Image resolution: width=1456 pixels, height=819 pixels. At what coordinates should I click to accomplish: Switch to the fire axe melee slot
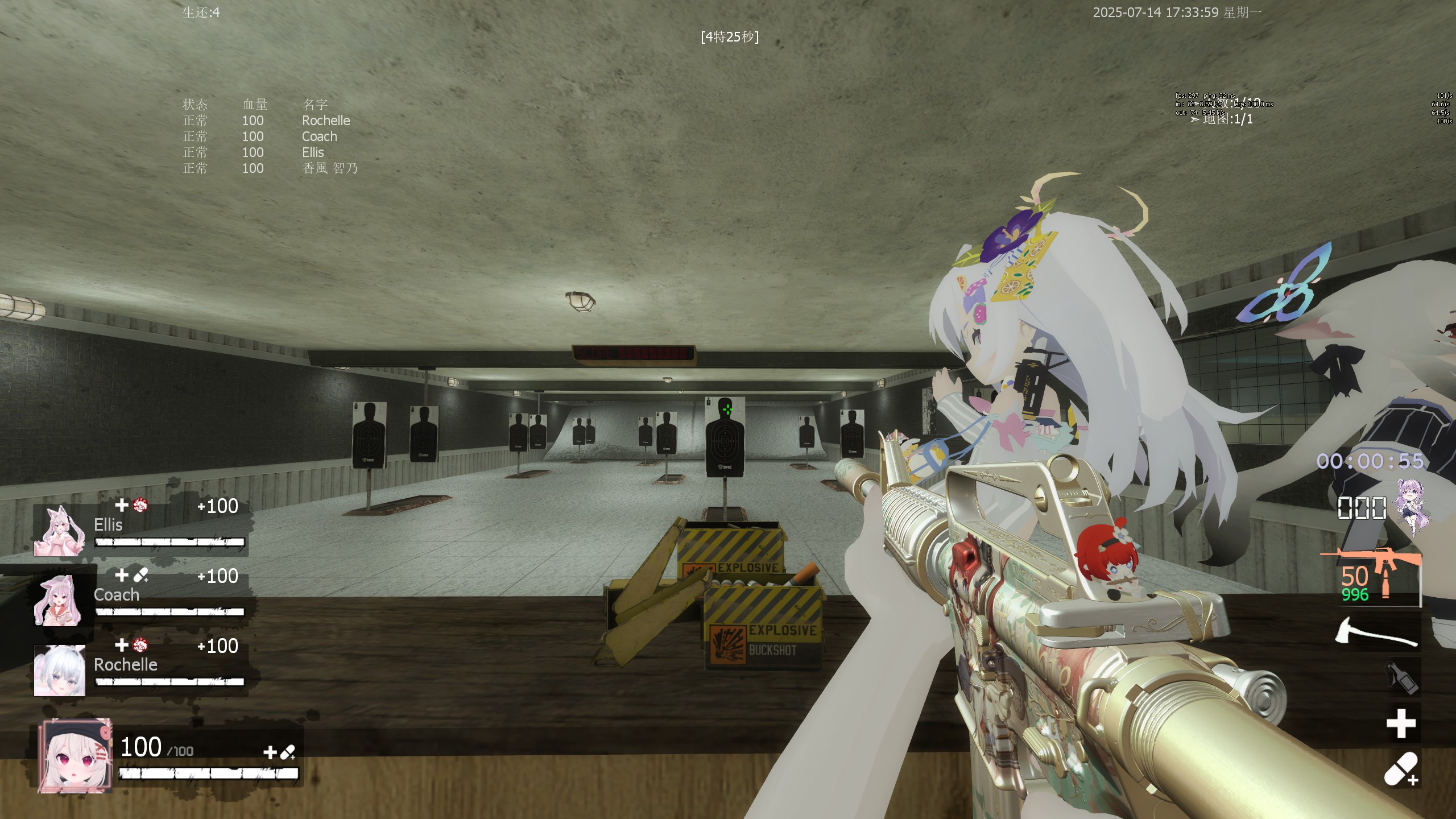click(1375, 634)
